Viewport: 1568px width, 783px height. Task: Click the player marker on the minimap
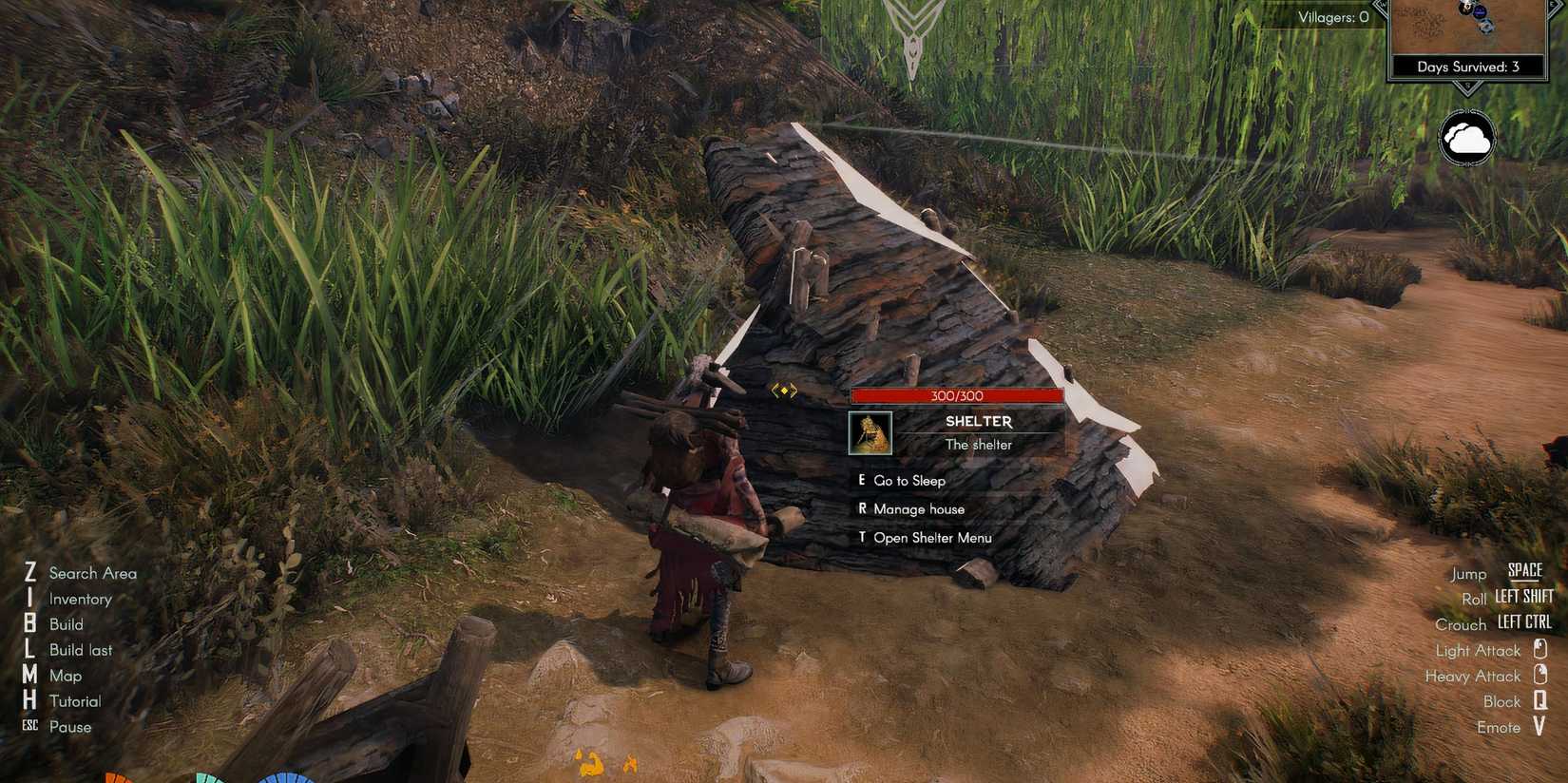(x=1486, y=27)
